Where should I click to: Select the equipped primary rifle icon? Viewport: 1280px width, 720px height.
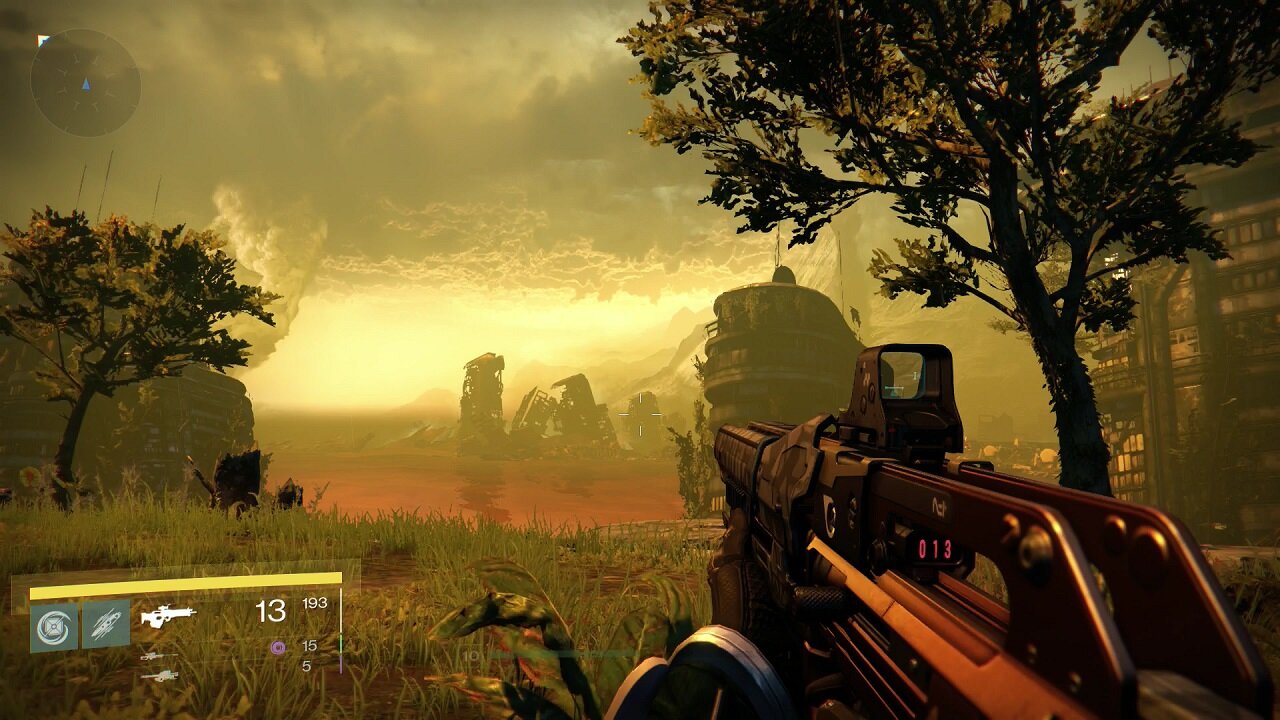(x=168, y=616)
